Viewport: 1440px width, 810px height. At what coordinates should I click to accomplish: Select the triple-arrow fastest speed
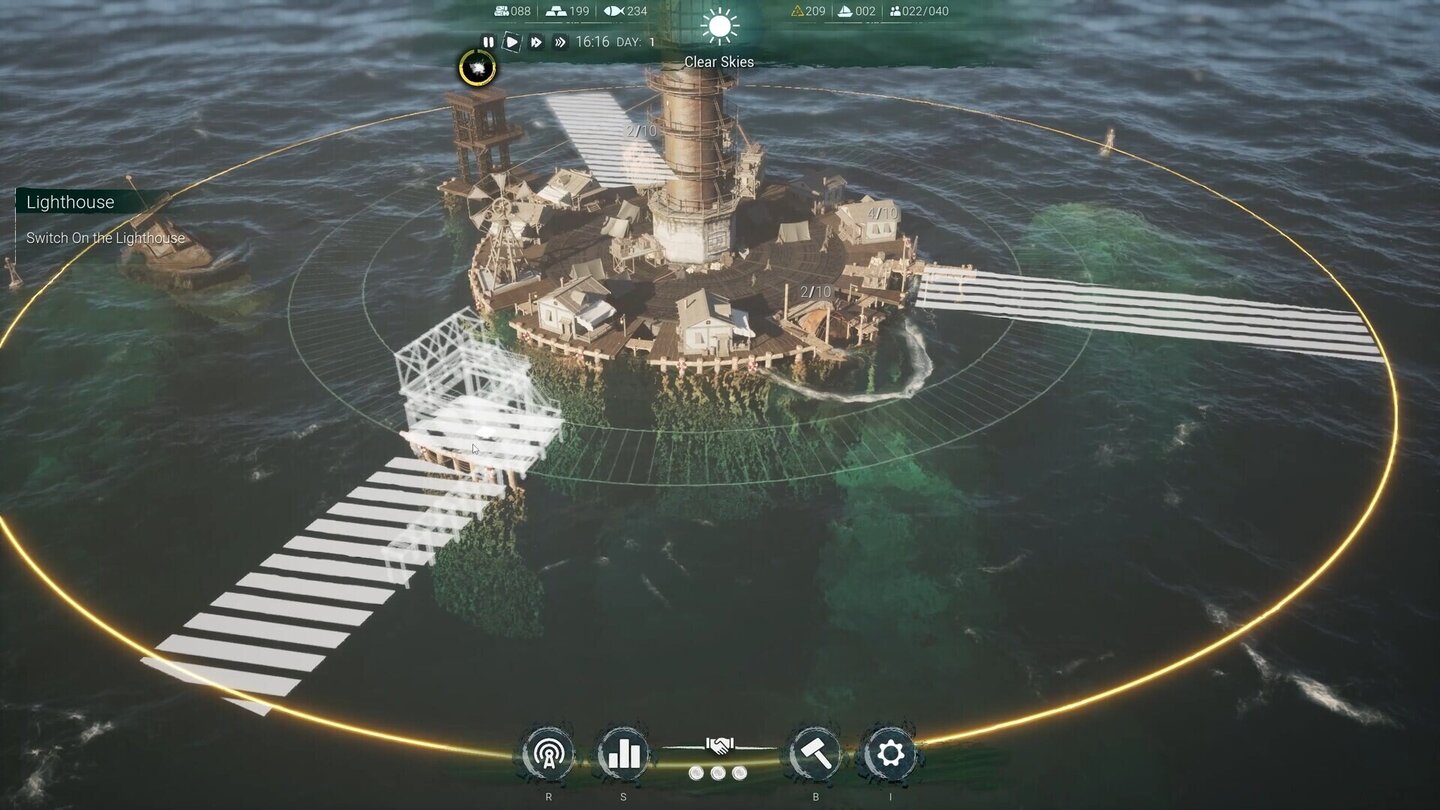click(x=560, y=42)
